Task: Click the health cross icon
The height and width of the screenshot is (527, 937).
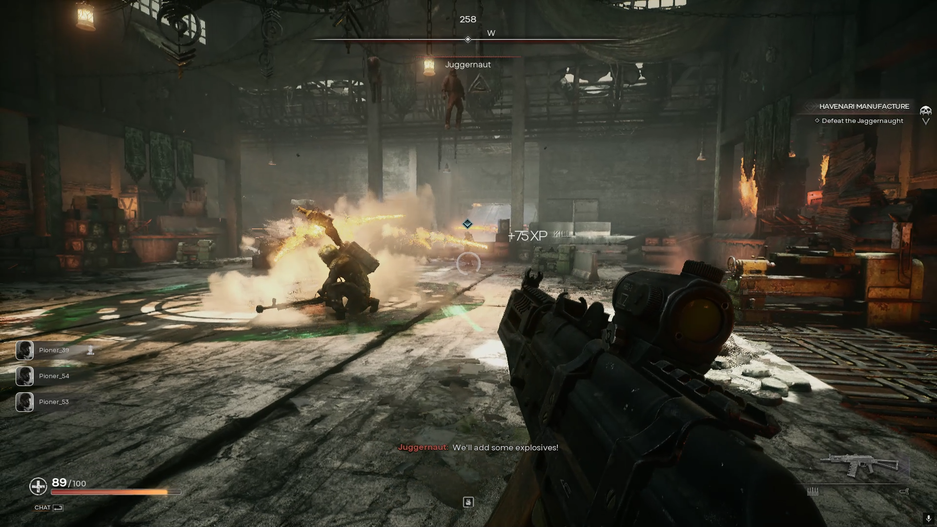Action: pos(38,487)
